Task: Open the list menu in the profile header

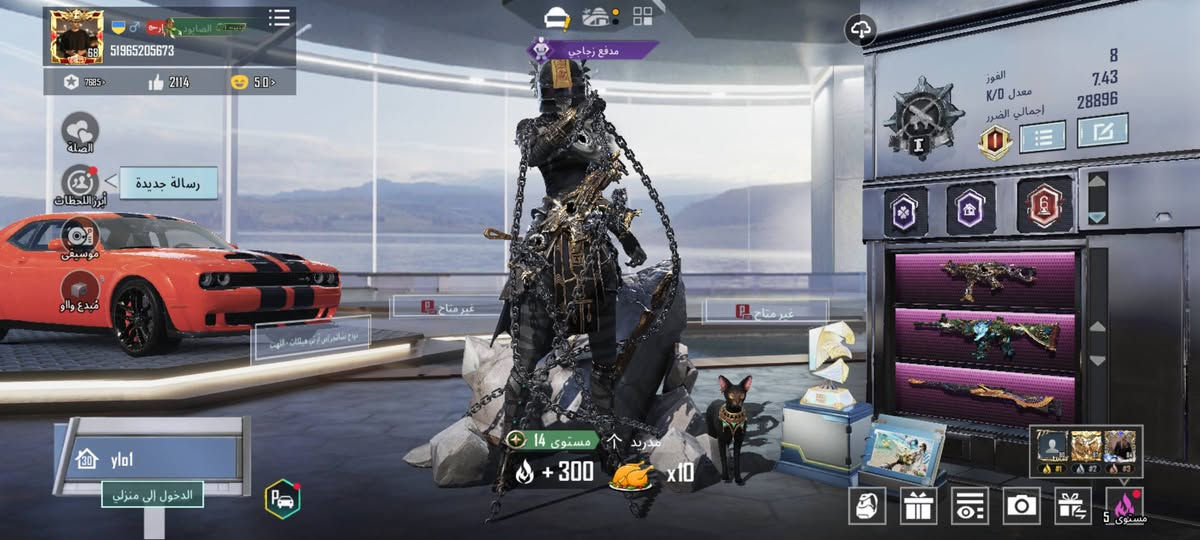Action: coord(280,18)
